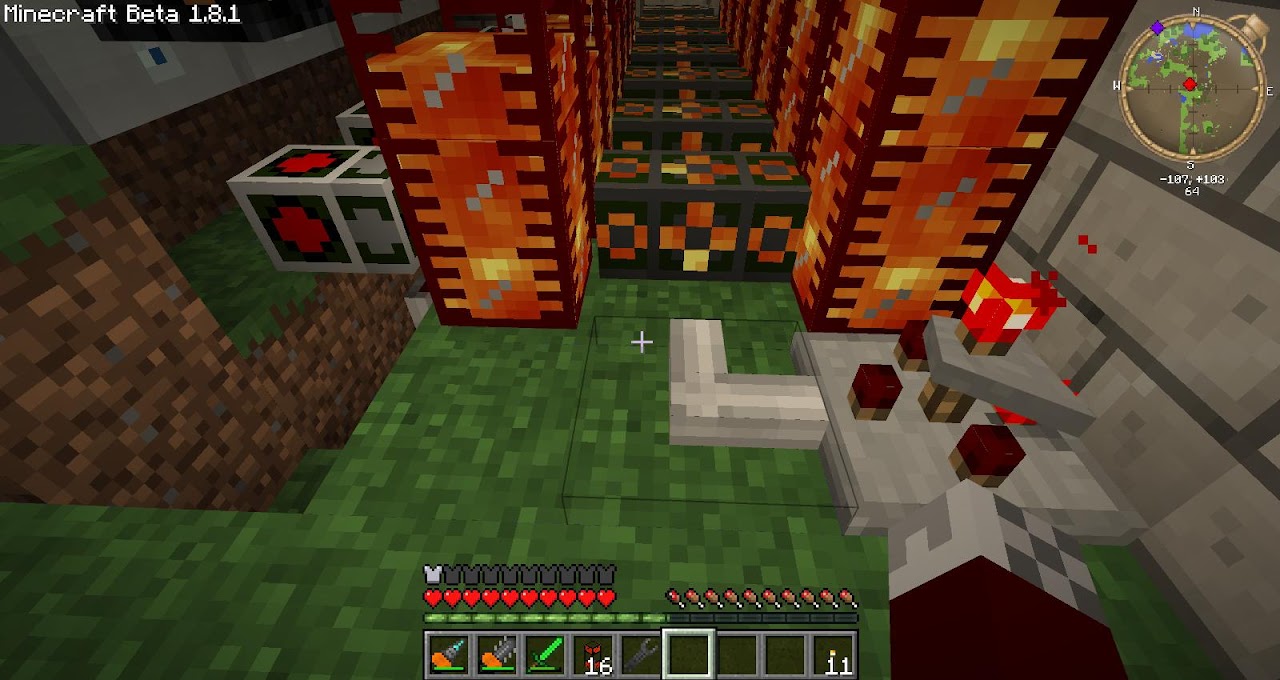Select the chainsaw hotbar slot
1280x680 pixels.
(x=497, y=654)
